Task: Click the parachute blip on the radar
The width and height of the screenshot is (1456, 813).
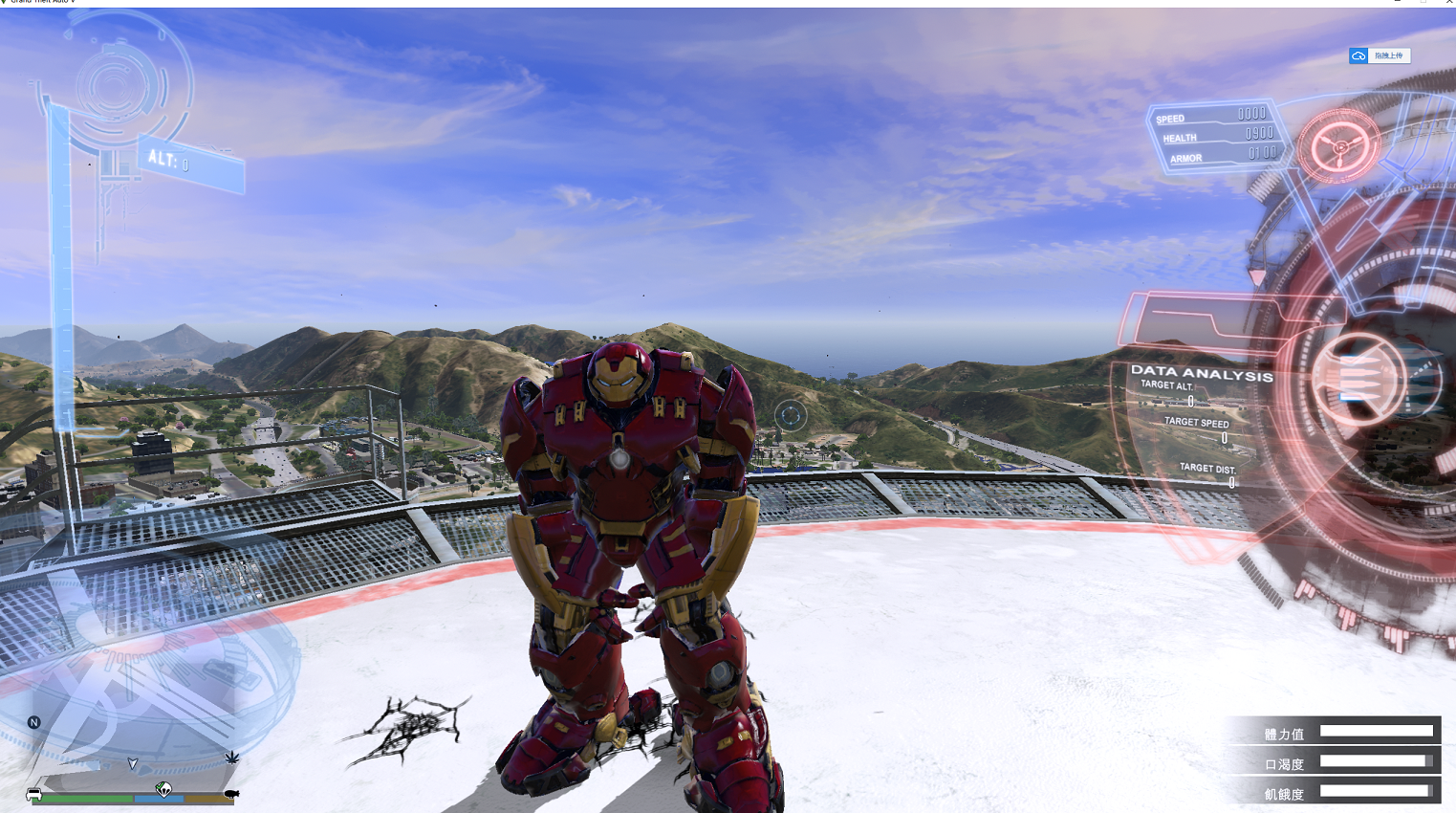Action: 163,789
